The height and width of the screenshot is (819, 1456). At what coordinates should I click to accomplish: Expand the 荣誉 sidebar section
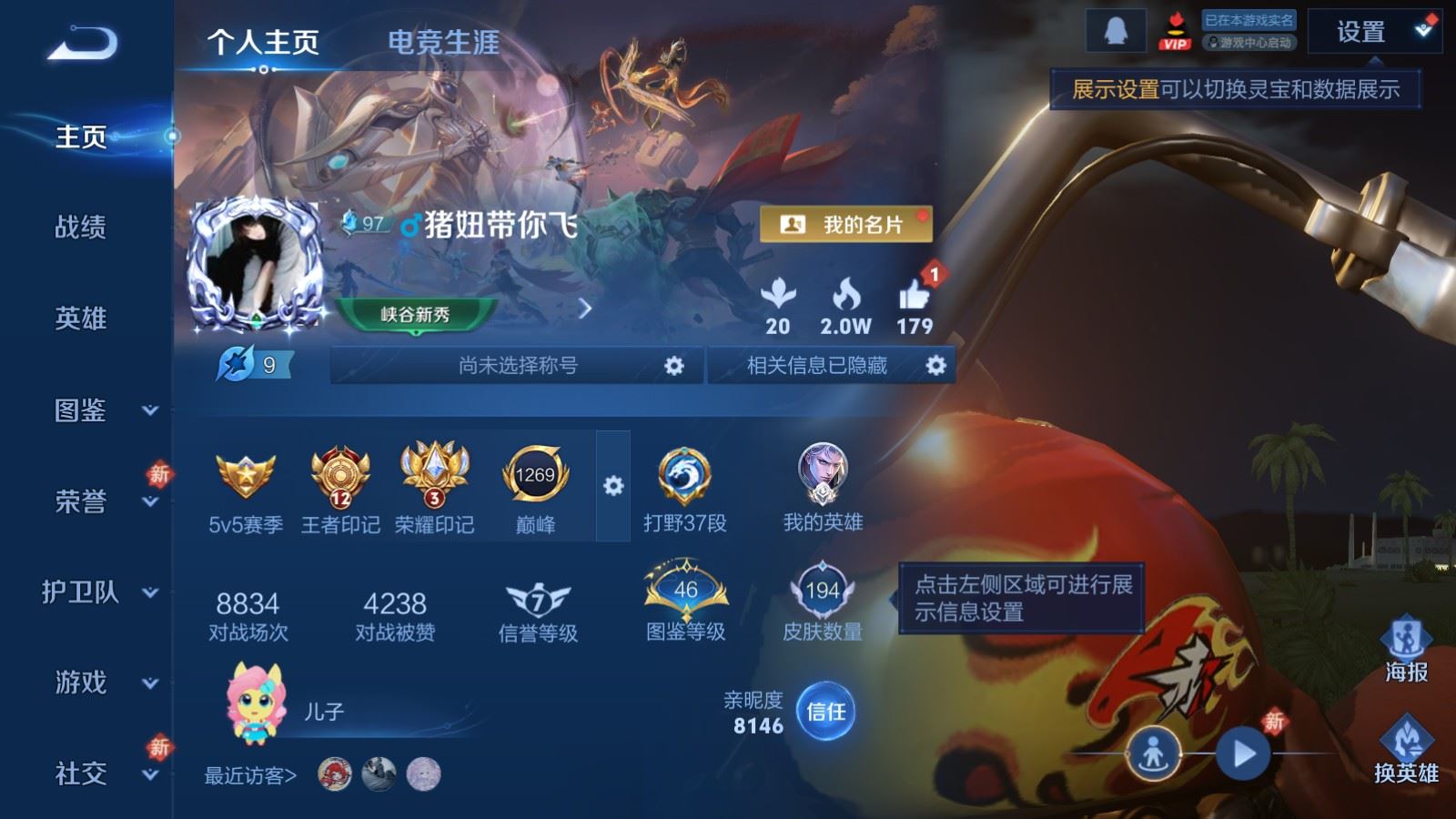coord(80,502)
